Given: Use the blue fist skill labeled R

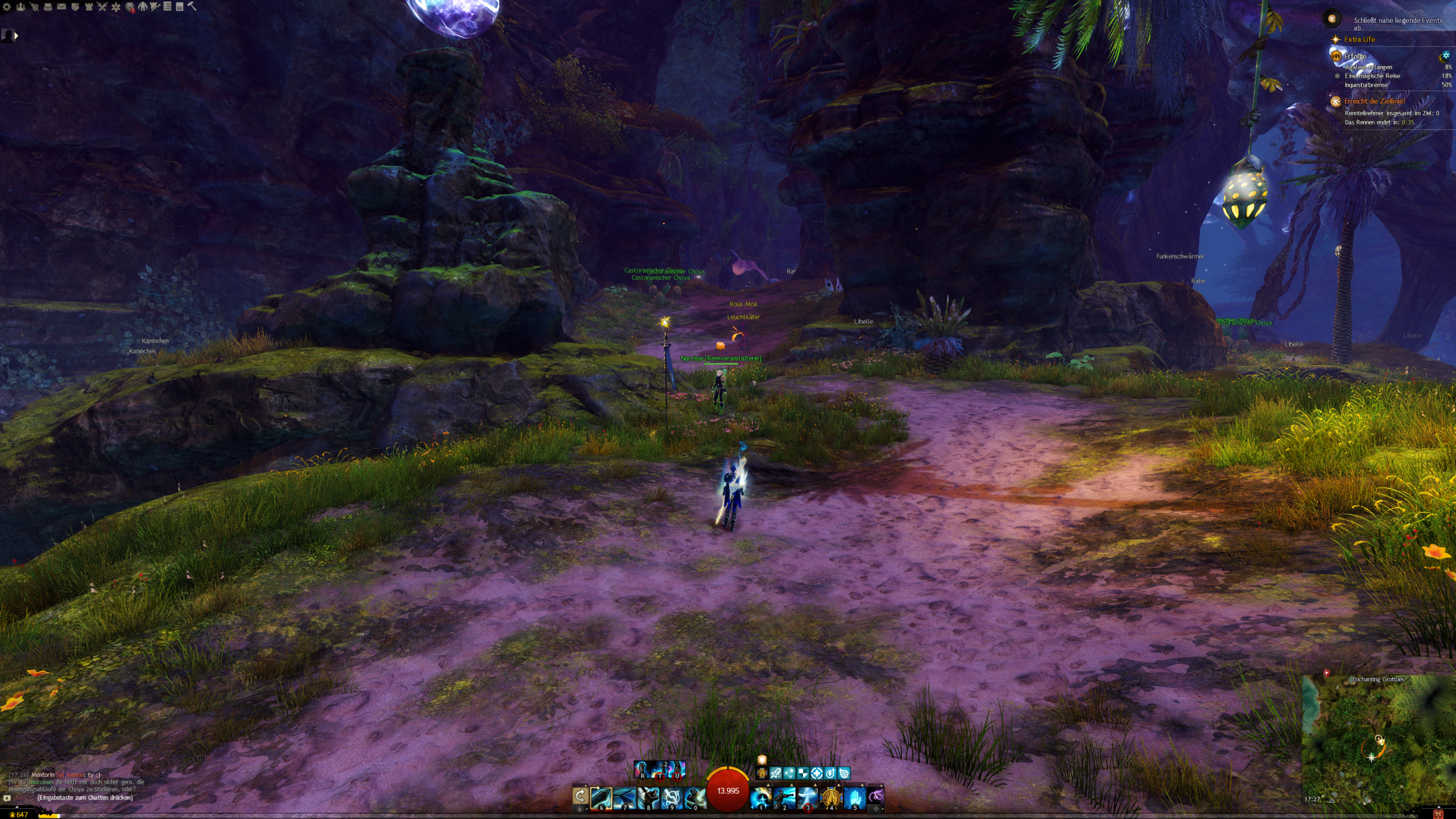Looking at the screenshot, I should tap(643, 770).
